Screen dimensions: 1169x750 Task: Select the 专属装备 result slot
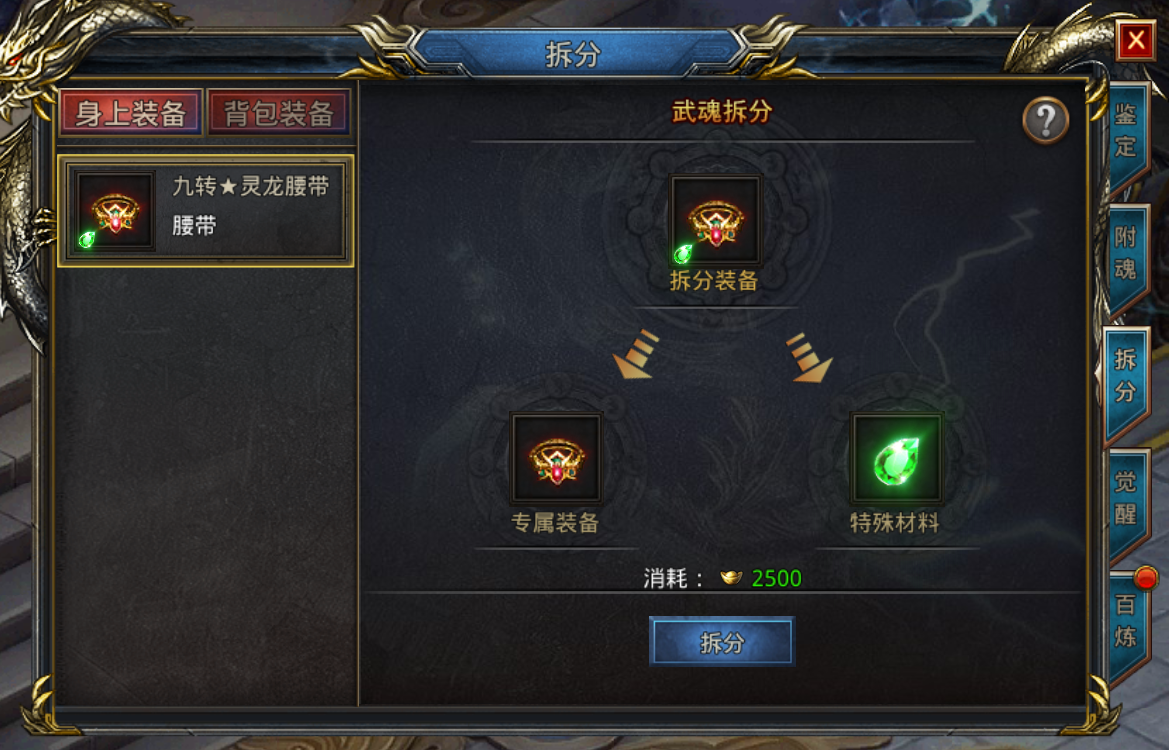click(x=556, y=458)
